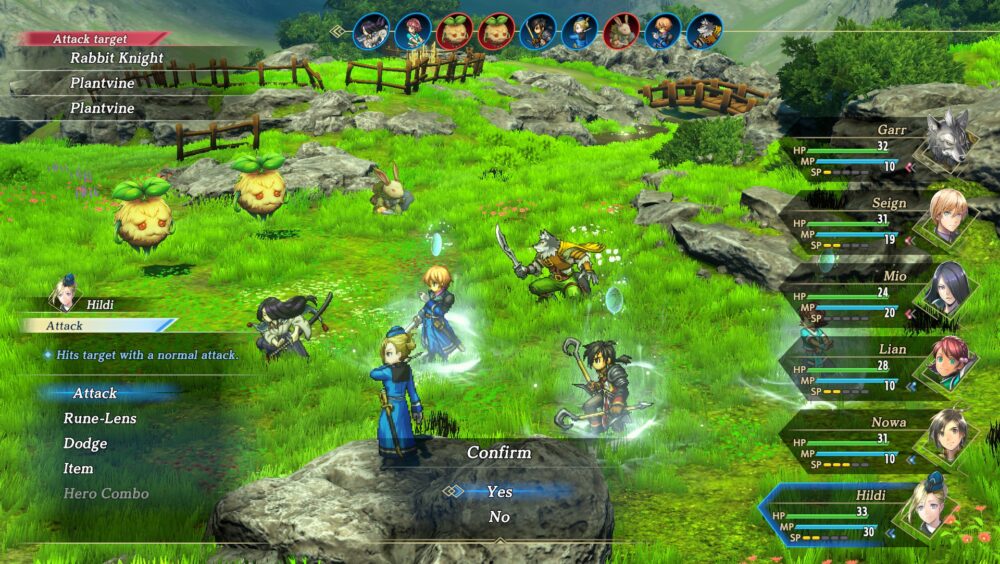Select the Attack command

(x=95, y=394)
